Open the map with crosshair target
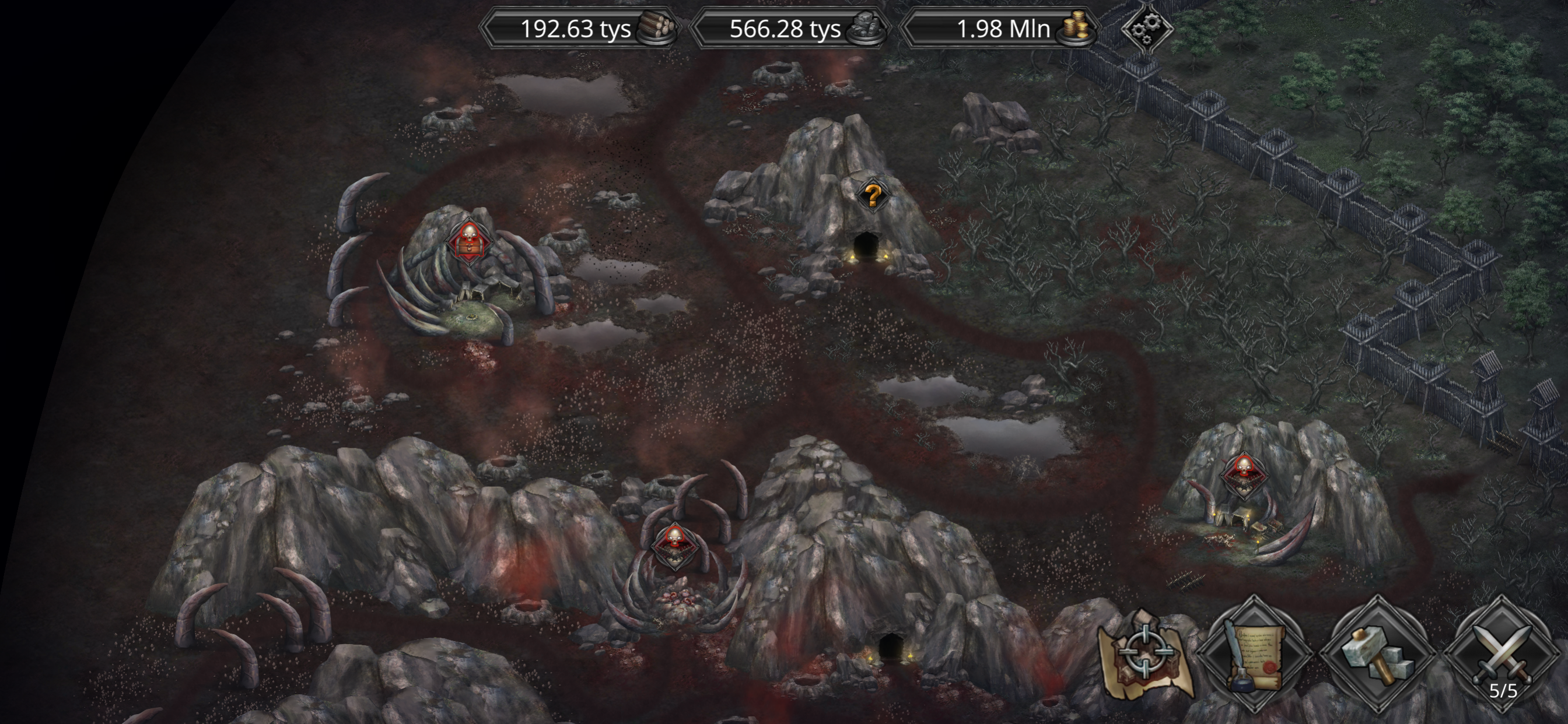The image size is (1568, 724). [x=1145, y=655]
